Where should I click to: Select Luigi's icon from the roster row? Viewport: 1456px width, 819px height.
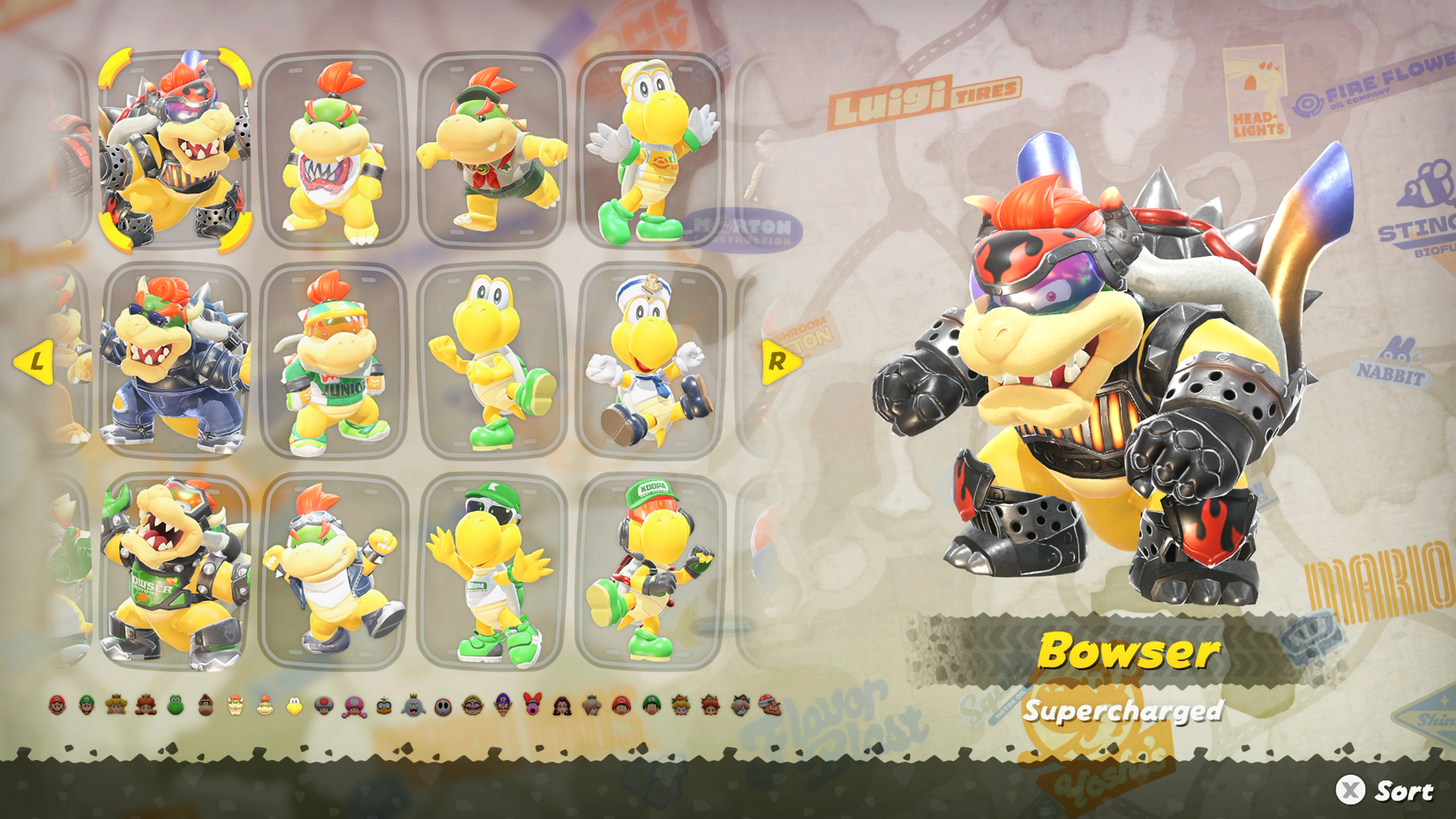(x=86, y=706)
